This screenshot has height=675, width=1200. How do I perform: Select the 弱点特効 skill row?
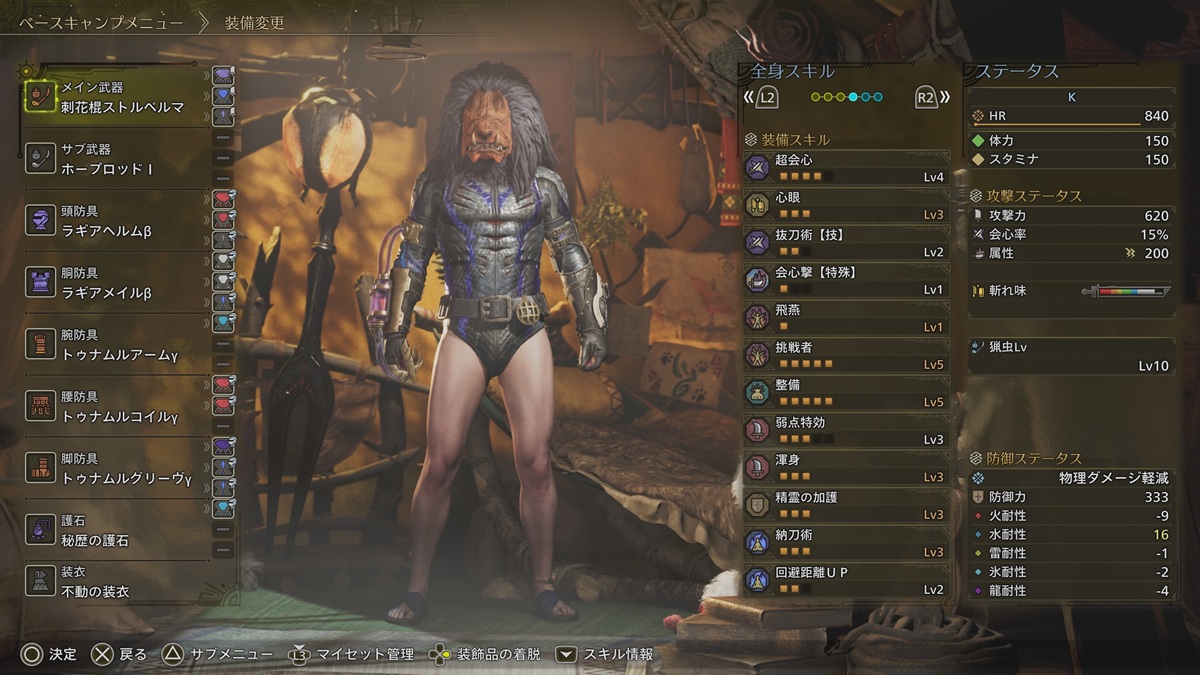coord(845,430)
